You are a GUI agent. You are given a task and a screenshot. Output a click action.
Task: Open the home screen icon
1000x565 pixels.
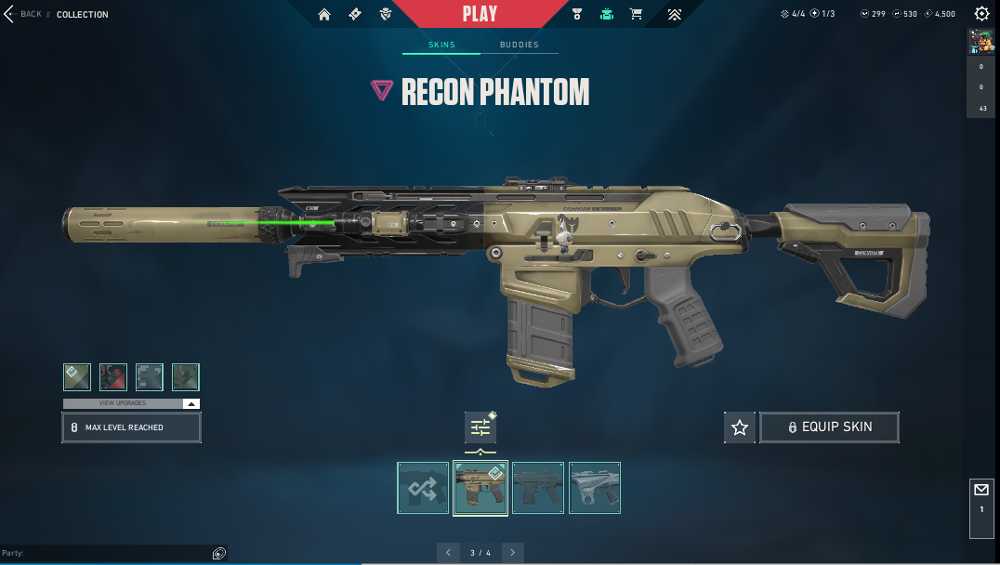(324, 14)
